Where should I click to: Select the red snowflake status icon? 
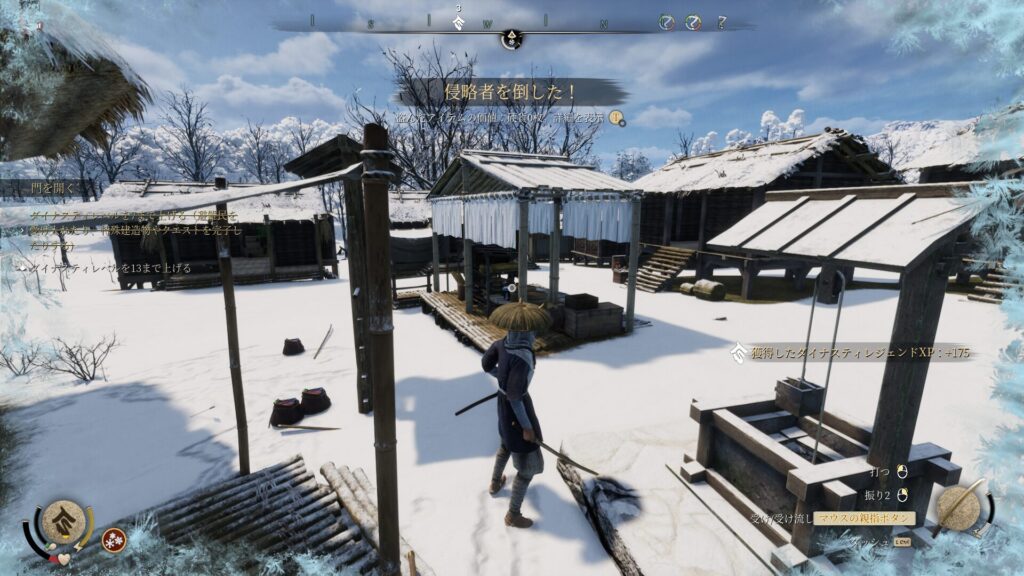tap(114, 539)
